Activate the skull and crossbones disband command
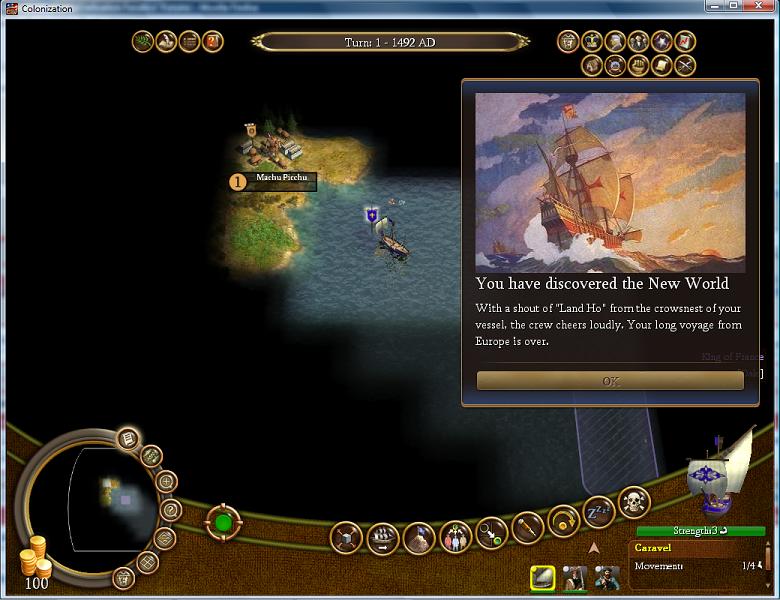 [x=634, y=501]
